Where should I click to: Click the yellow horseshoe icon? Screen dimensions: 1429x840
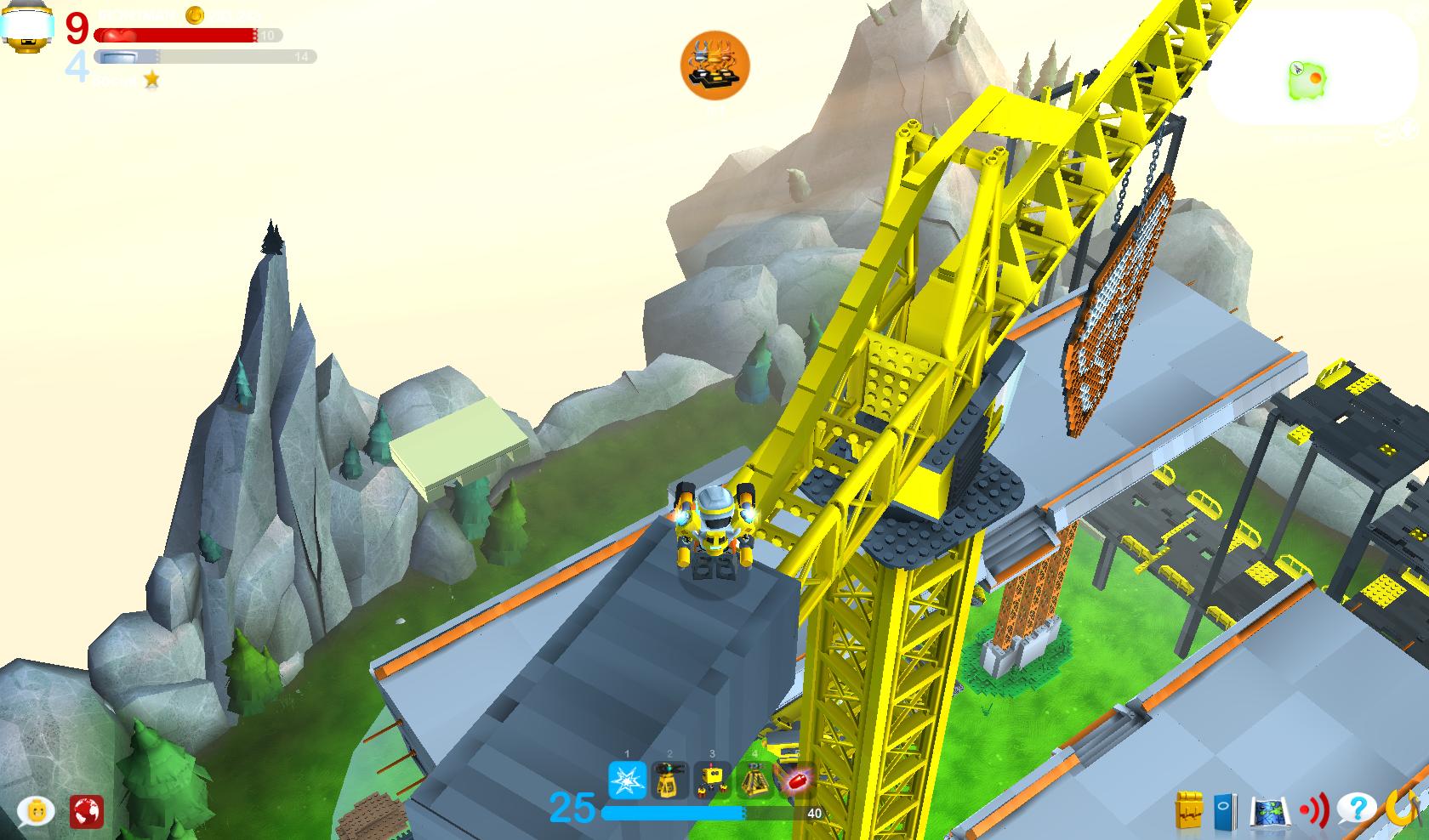pyautogui.click(x=1401, y=809)
